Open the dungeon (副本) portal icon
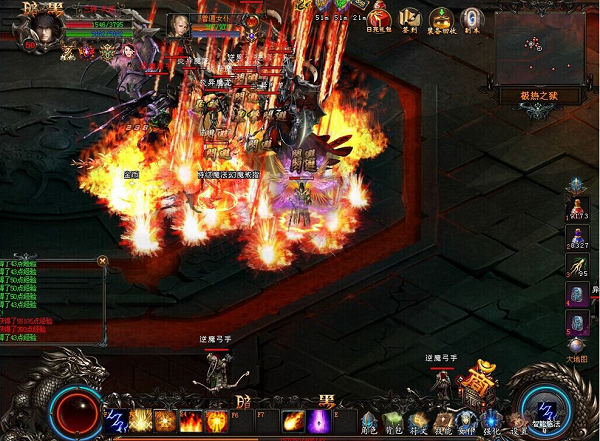Image resolution: width=600 pixels, height=441 pixels. 472,19
